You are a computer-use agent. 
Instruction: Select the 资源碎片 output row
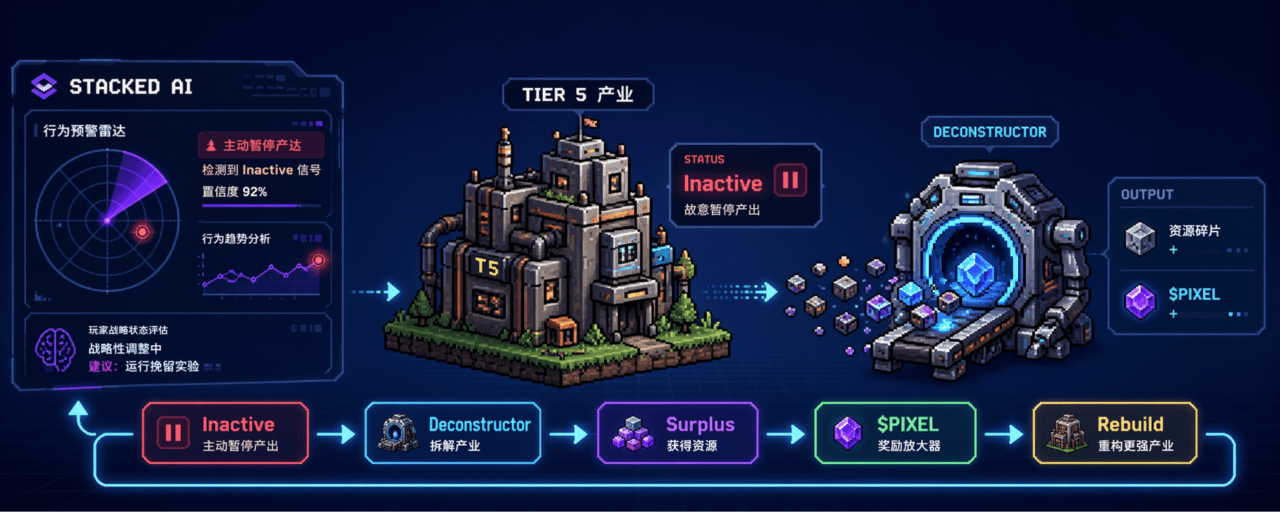point(1181,238)
